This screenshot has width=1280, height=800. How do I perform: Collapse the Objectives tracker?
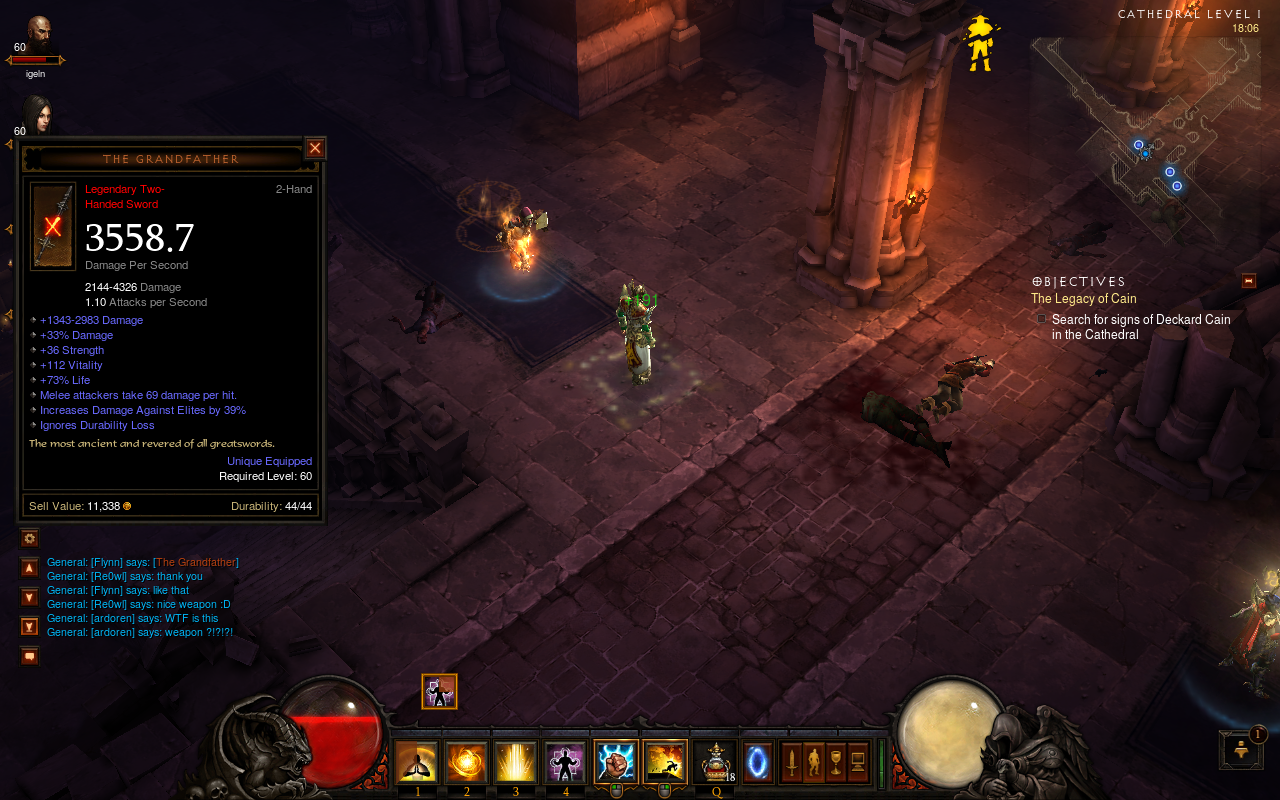[x=1248, y=281]
